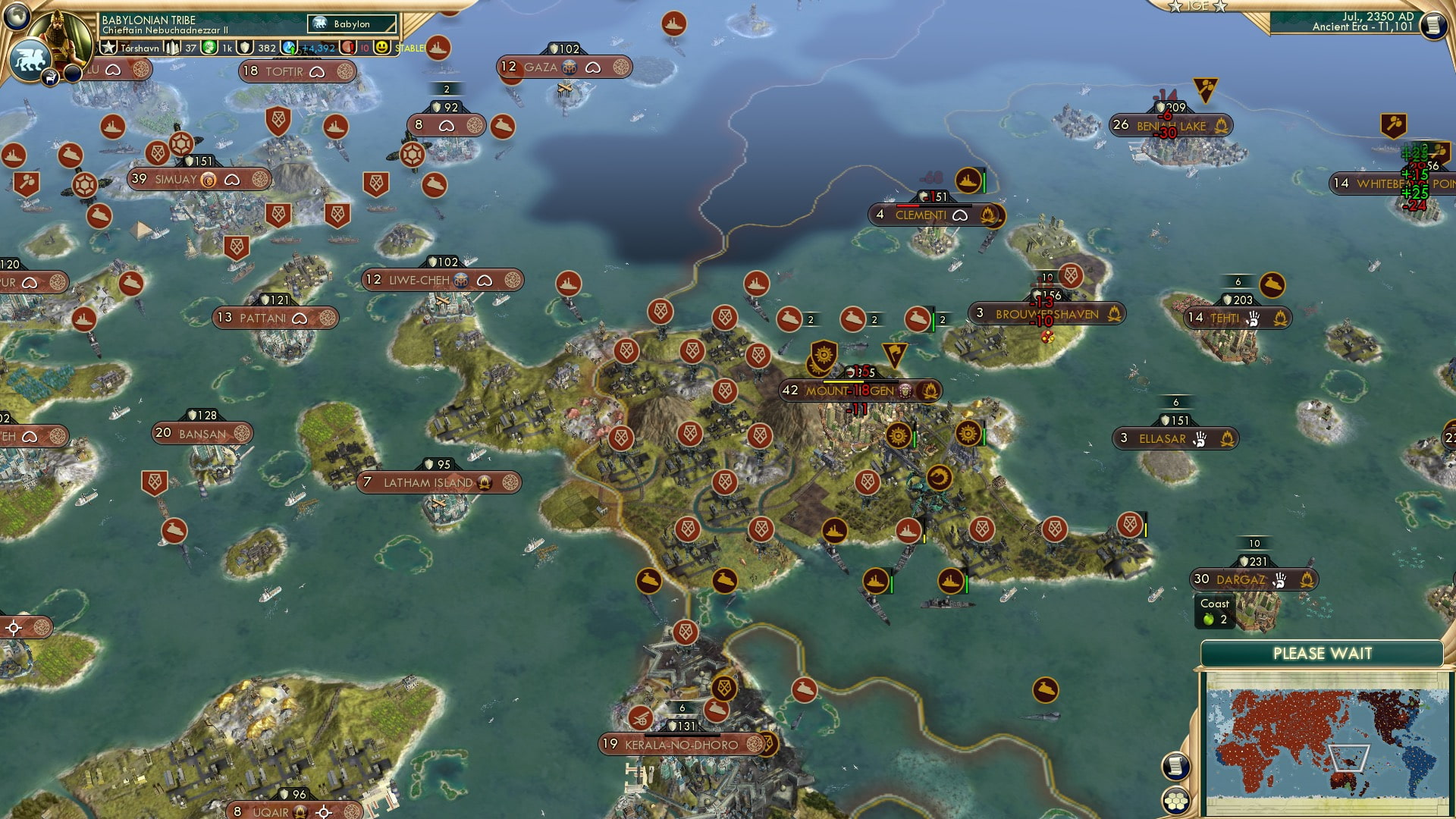Click the happiness smiley face icon
The height and width of the screenshot is (819, 1456).
coord(381,48)
